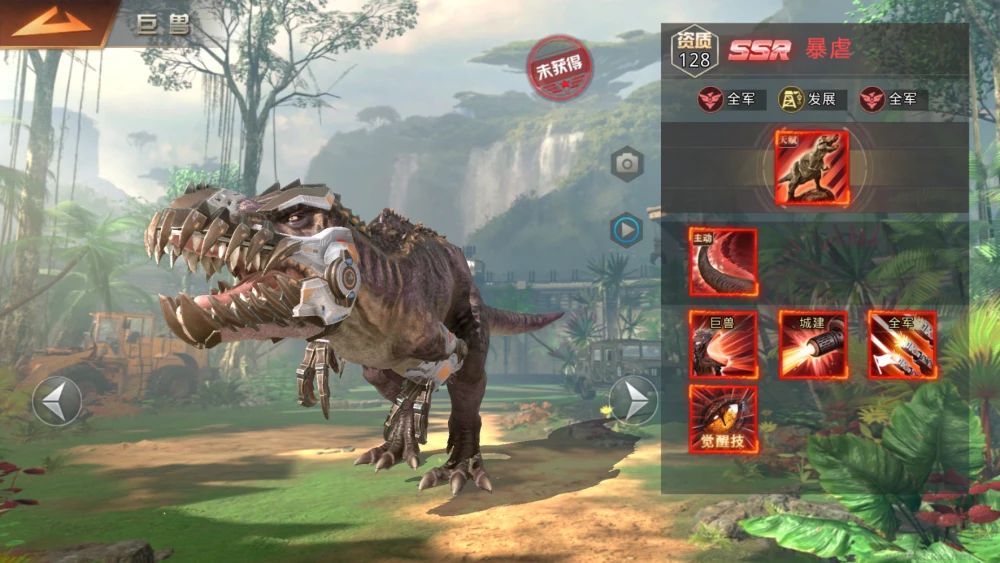The height and width of the screenshot is (563, 1000).
Task: Go back using the orange arrow button
Action: (52, 22)
